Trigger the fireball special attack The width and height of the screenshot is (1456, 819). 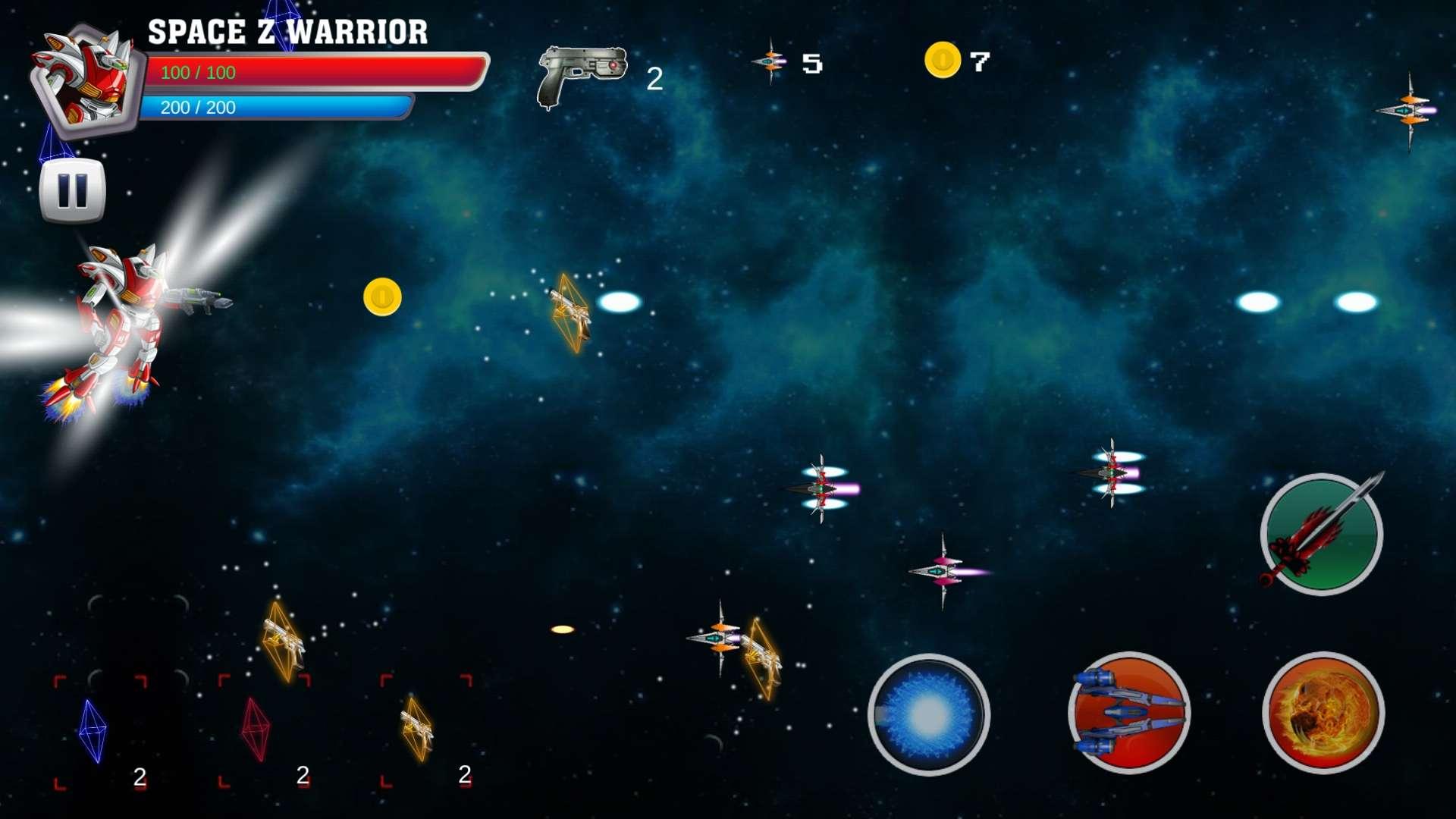[x=1323, y=713]
